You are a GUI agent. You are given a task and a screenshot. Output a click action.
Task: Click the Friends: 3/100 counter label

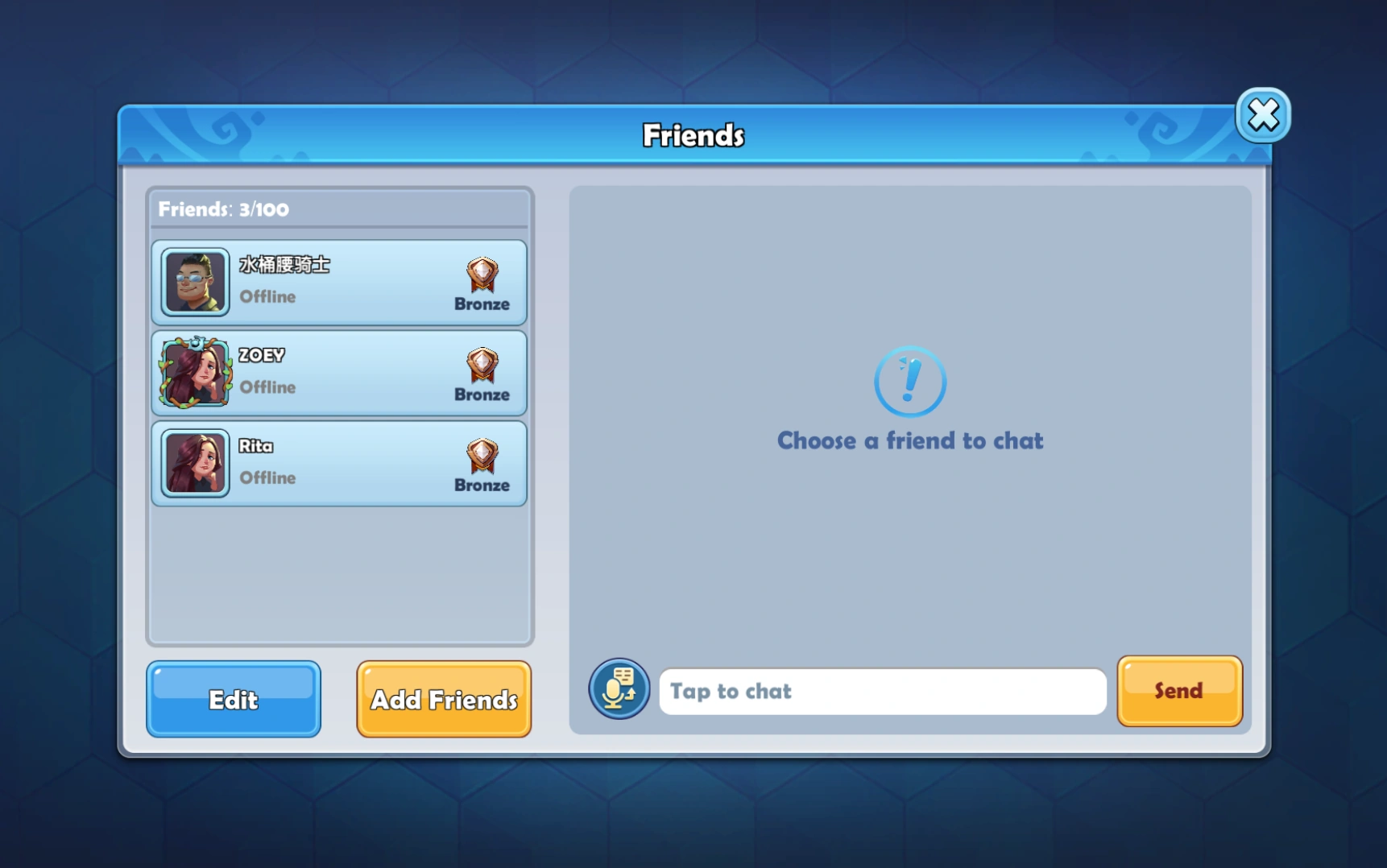[223, 209]
